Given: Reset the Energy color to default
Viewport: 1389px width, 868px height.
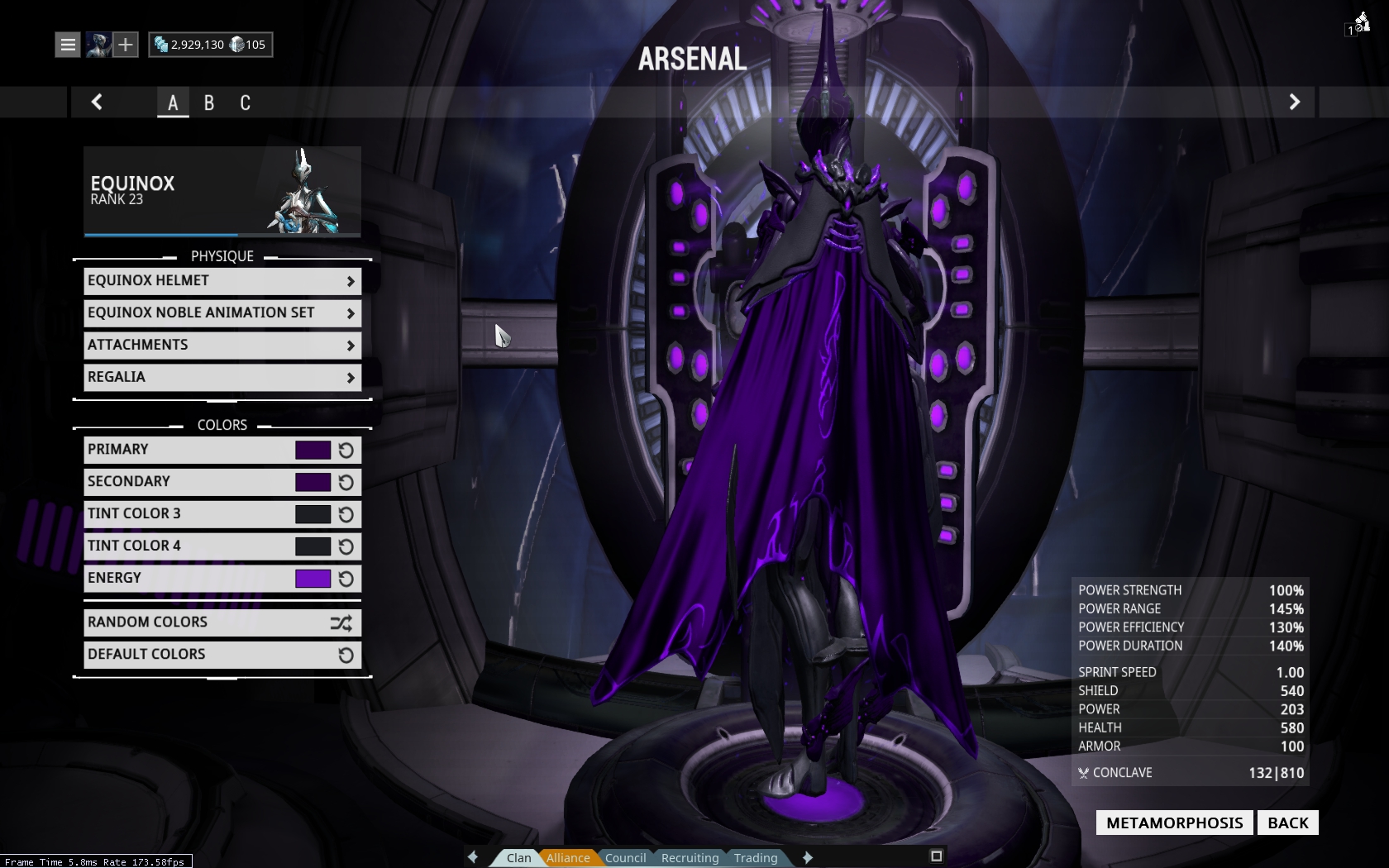Looking at the screenshot, I should tap(346, 579).
